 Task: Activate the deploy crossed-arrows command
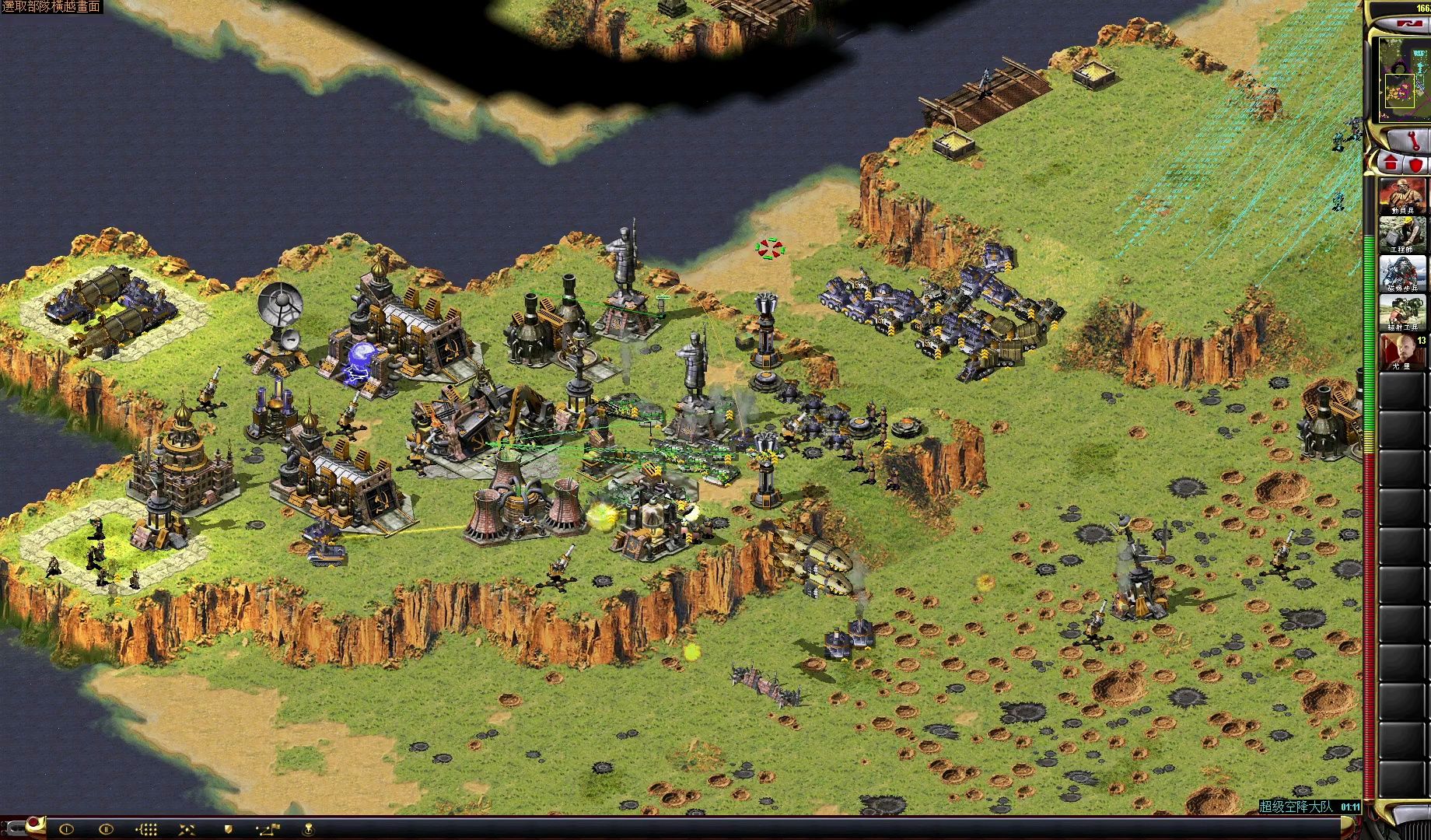click(187, 829)
